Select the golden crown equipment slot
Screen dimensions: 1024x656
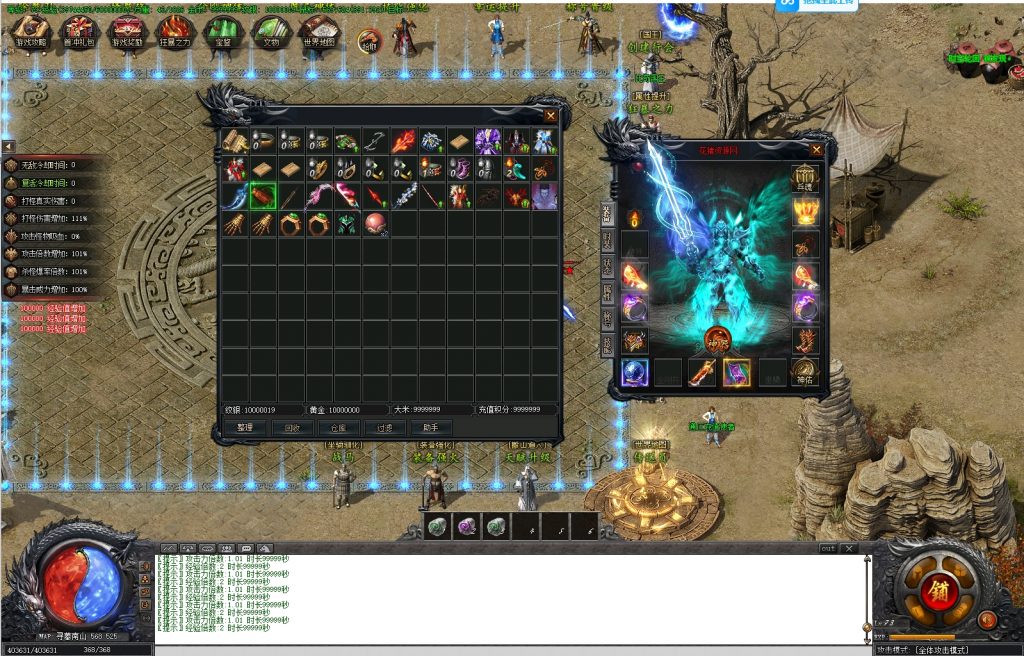806,211
